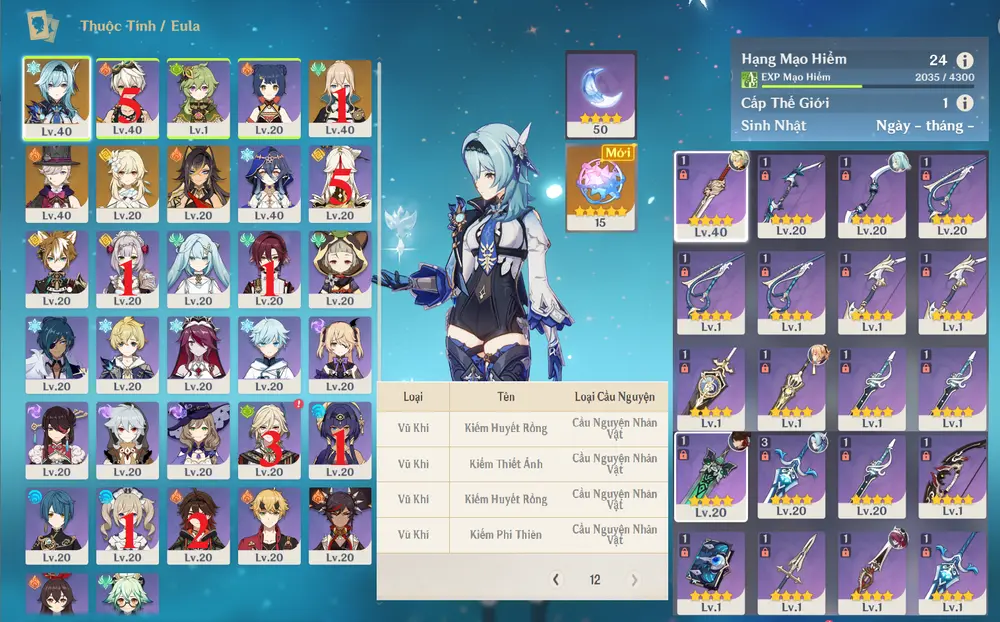
Task: Pick Lyney with the top hat
Action: pos(56,184)
